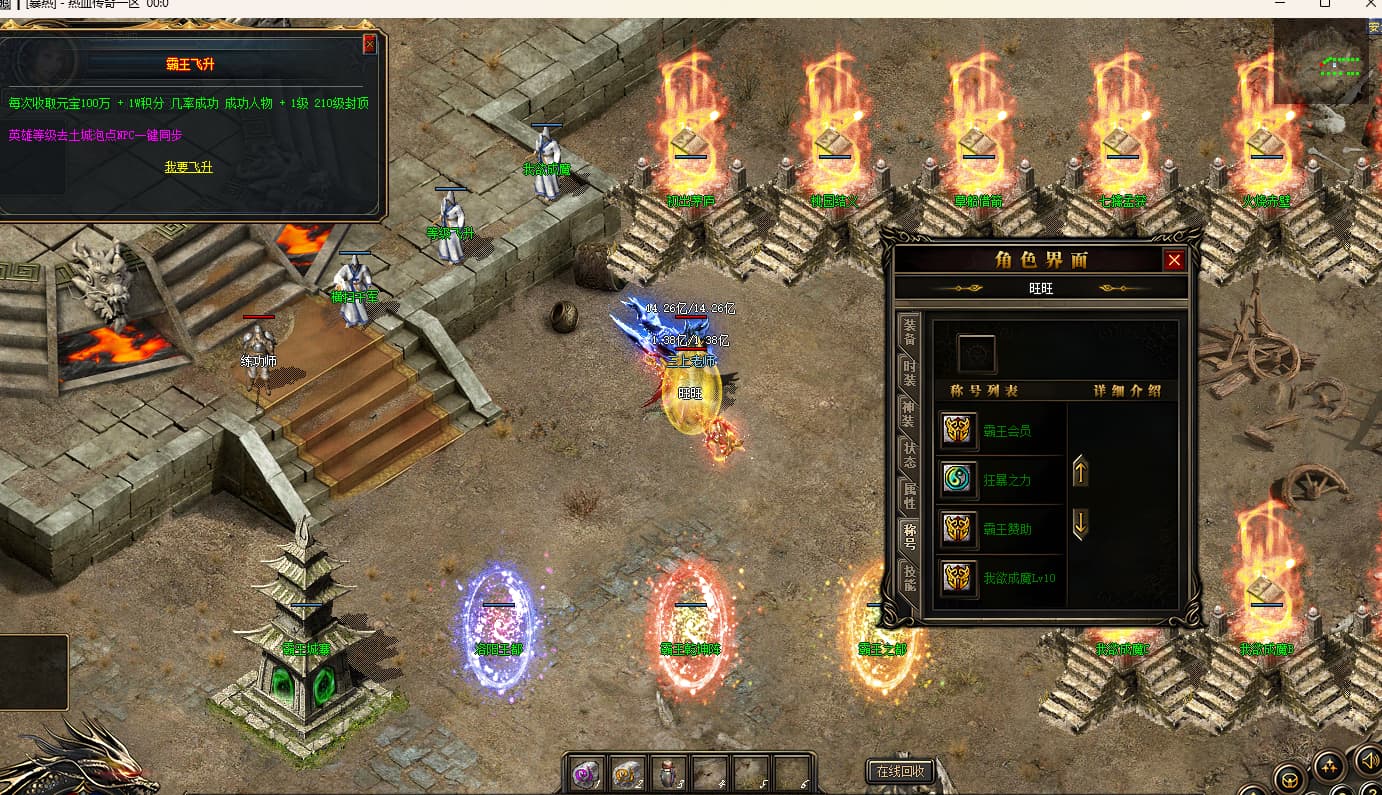Screen dimensions: 1382x795
Task: Select the 霸王会员 title entry
Action: click(1006, 431)
